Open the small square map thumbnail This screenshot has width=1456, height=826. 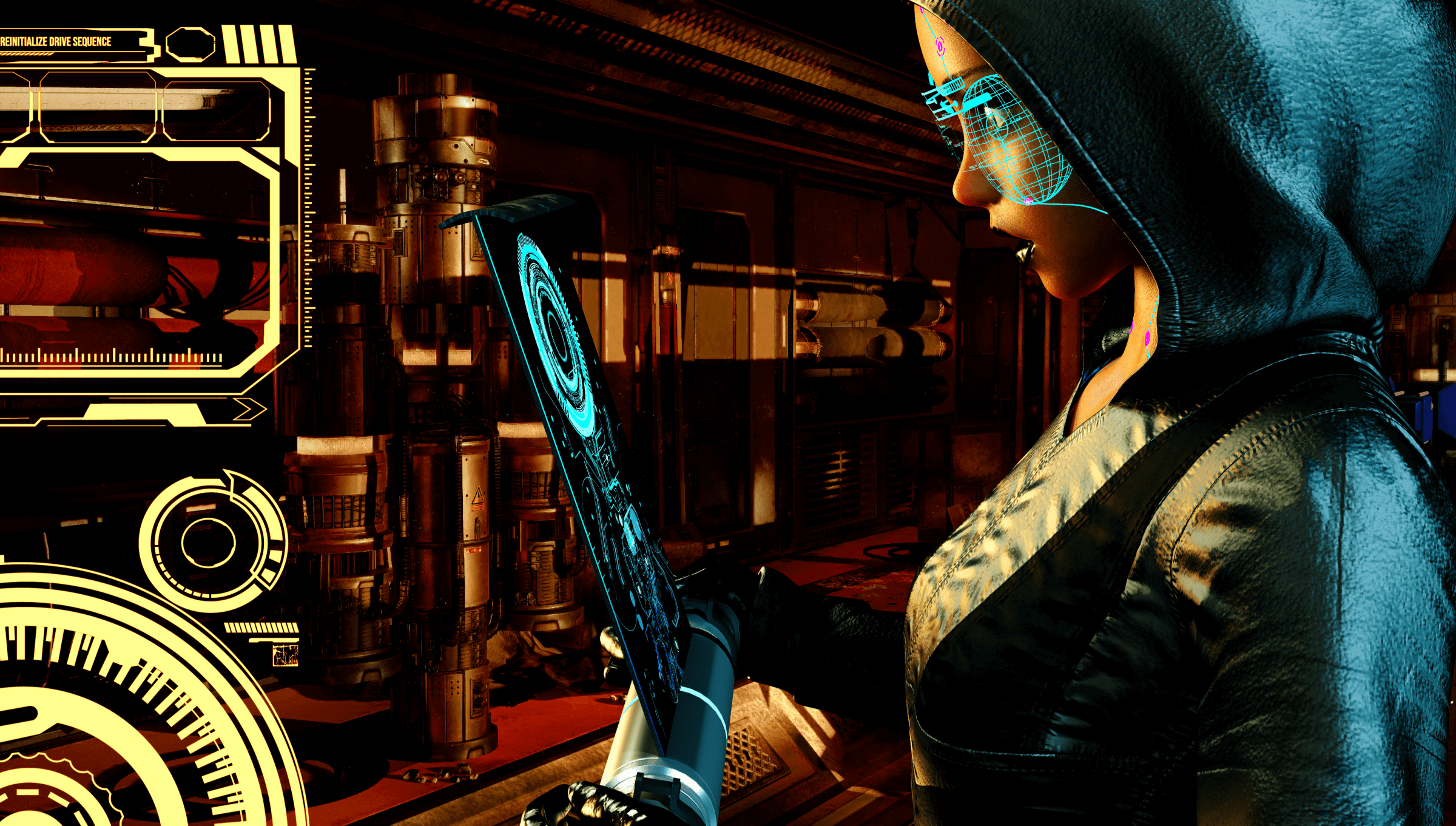click(x=285, y=655)
